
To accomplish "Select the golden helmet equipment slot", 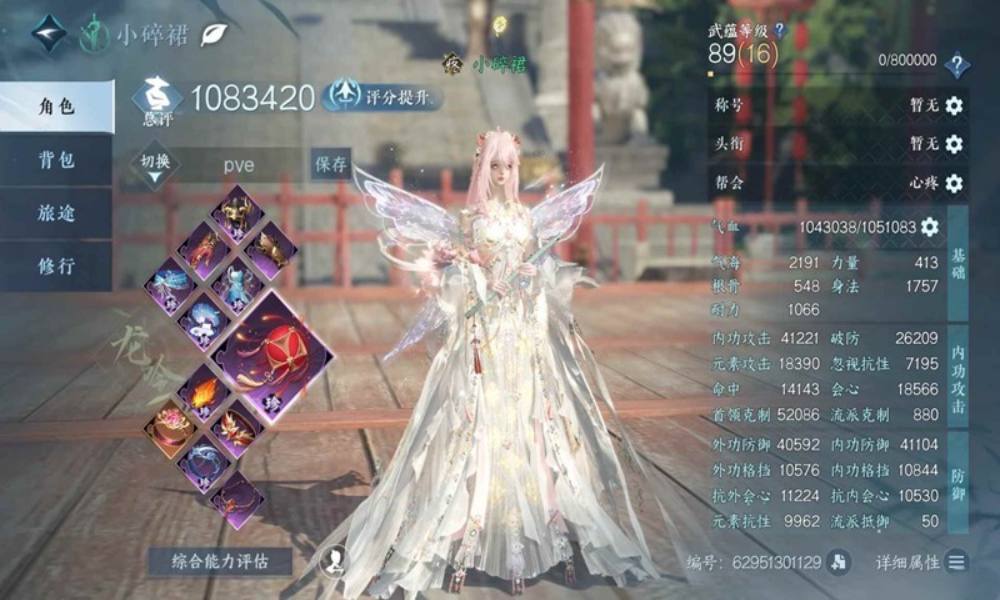I will (237, 212).
